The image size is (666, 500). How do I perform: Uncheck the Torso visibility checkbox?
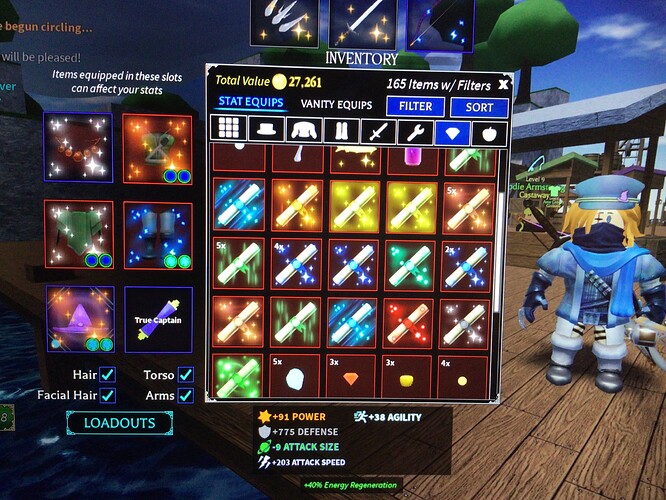click(185, 375)
